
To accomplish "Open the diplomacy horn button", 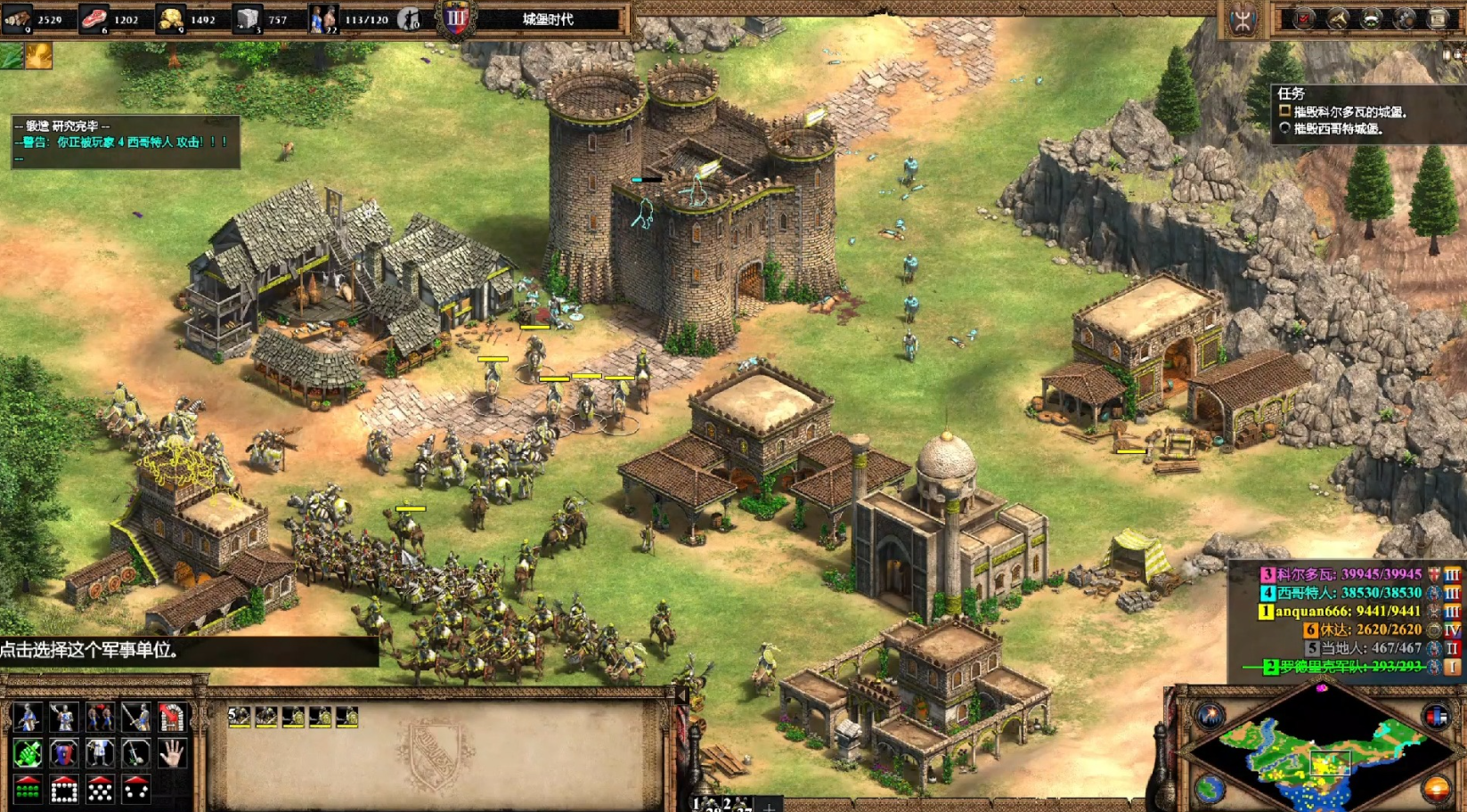I will (1338, 19).
